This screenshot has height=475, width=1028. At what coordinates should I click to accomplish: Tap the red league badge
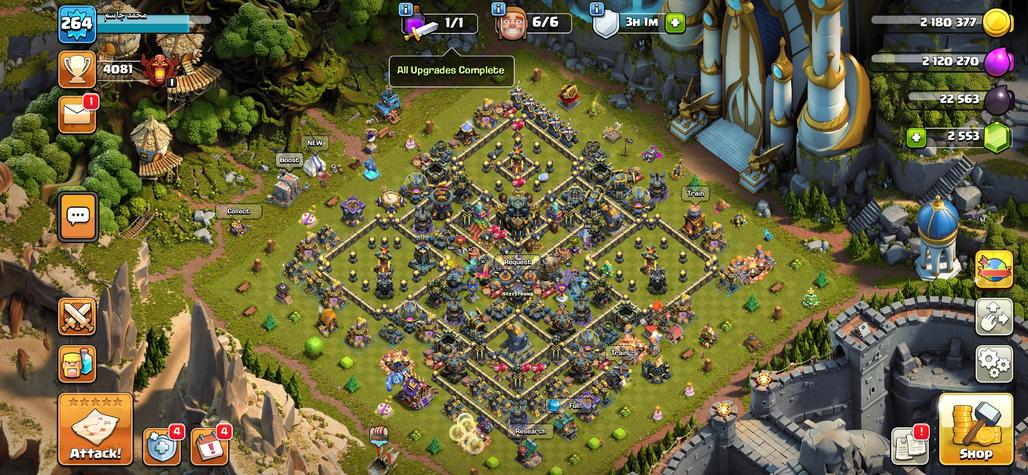(x=155, y=69)
